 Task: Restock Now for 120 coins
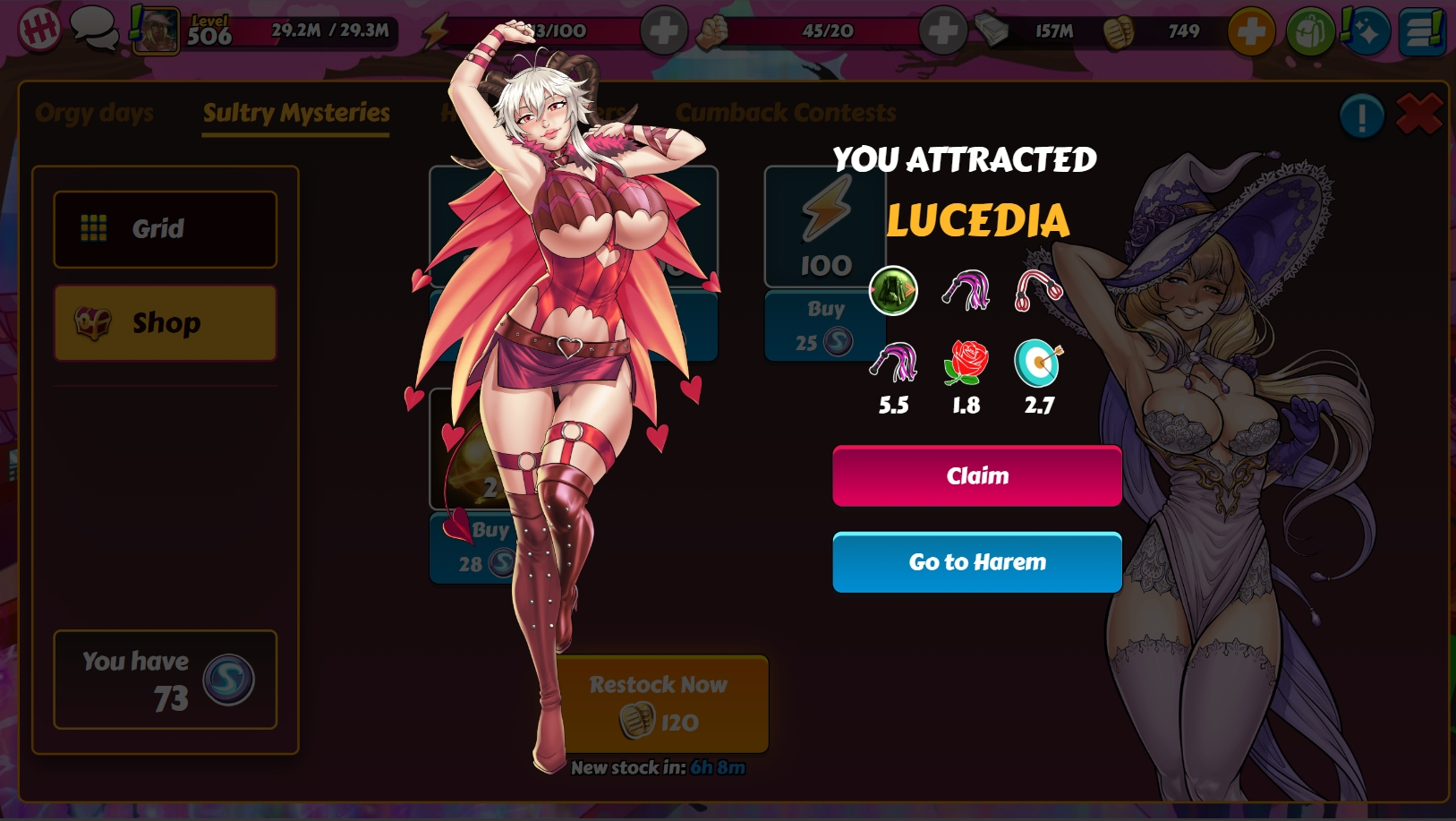[x=660, y=704]
